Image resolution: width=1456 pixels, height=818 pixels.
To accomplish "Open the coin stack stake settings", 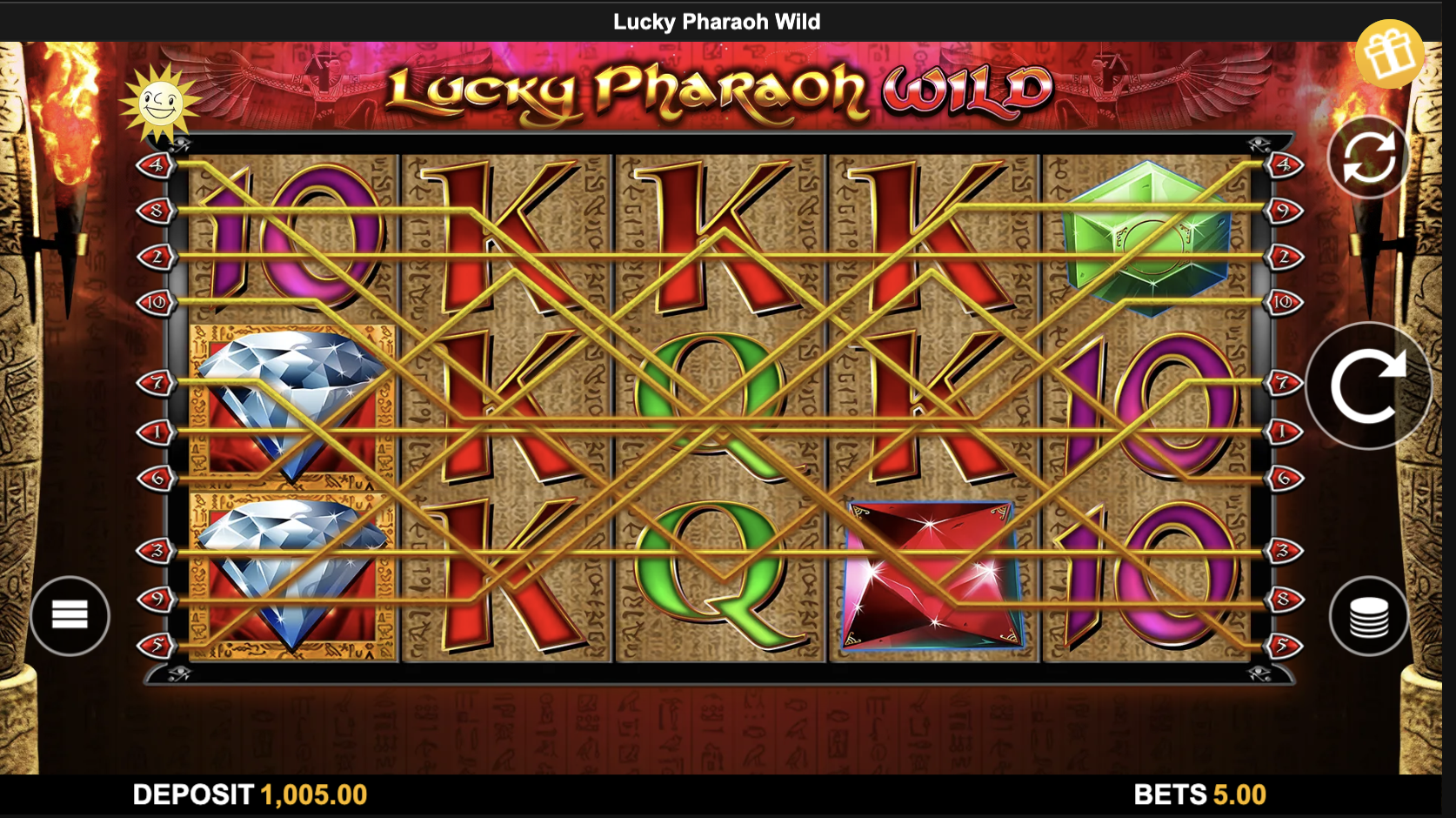I will point(1367,614).
